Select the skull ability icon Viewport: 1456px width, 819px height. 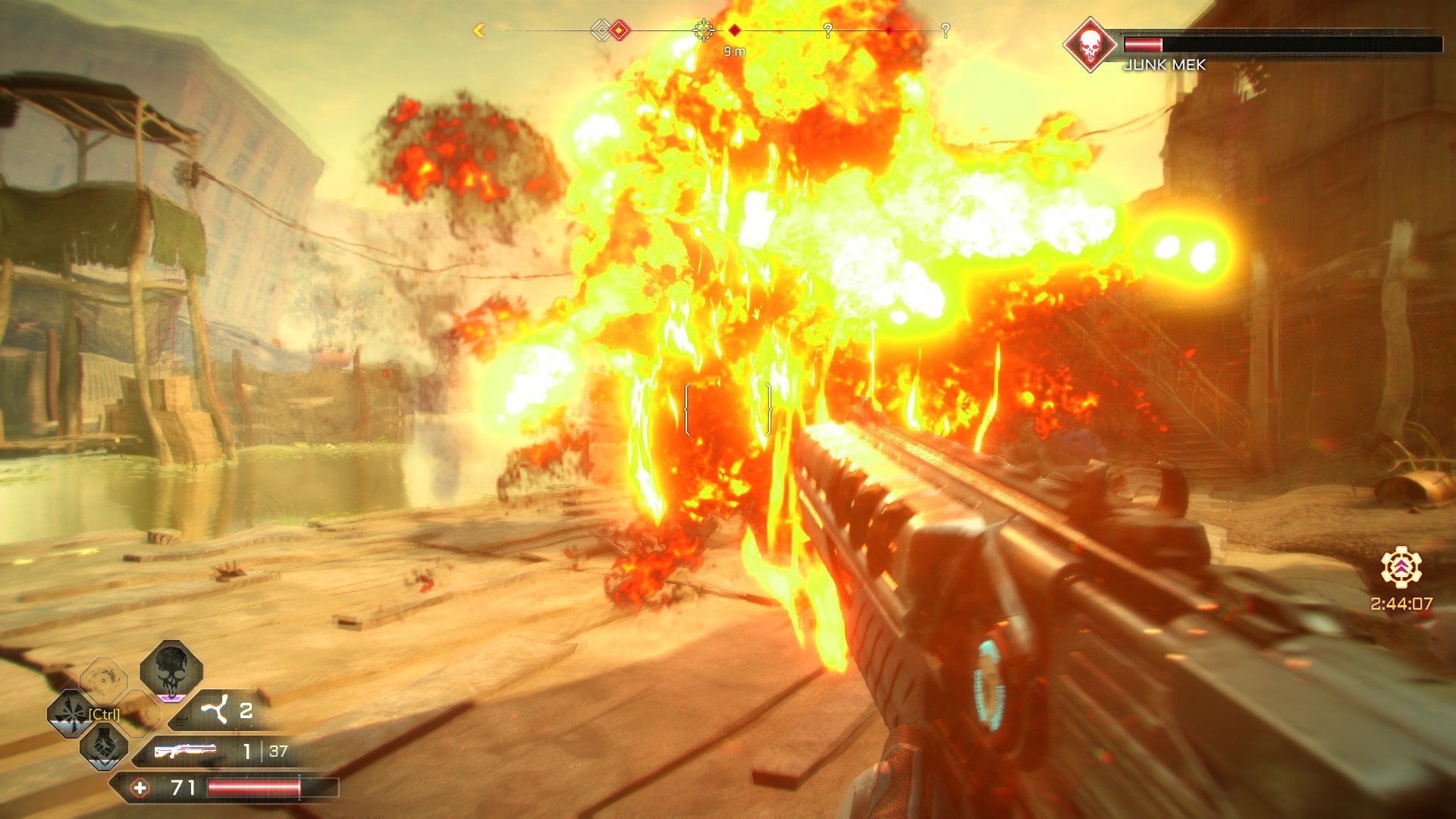tap(171, 670)
